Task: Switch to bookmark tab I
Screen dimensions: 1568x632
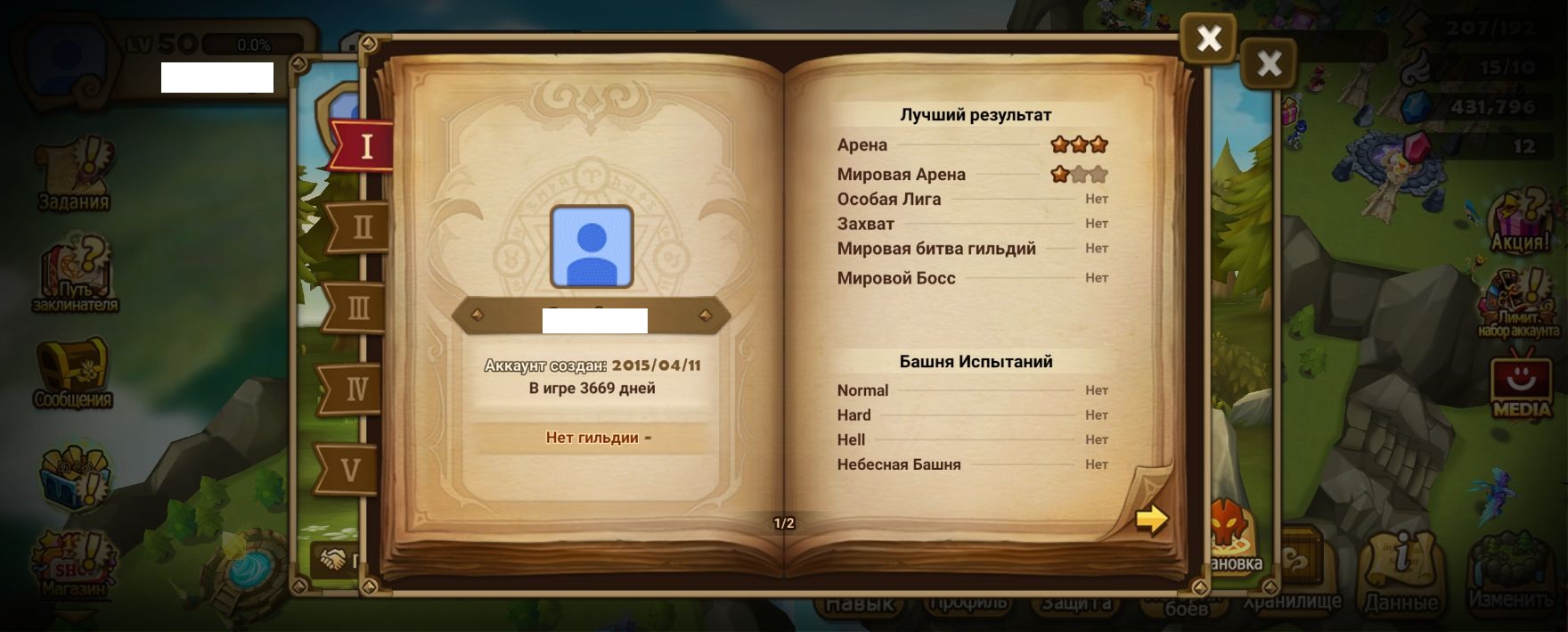Action: pyautogui.click(x=363, y=146)
